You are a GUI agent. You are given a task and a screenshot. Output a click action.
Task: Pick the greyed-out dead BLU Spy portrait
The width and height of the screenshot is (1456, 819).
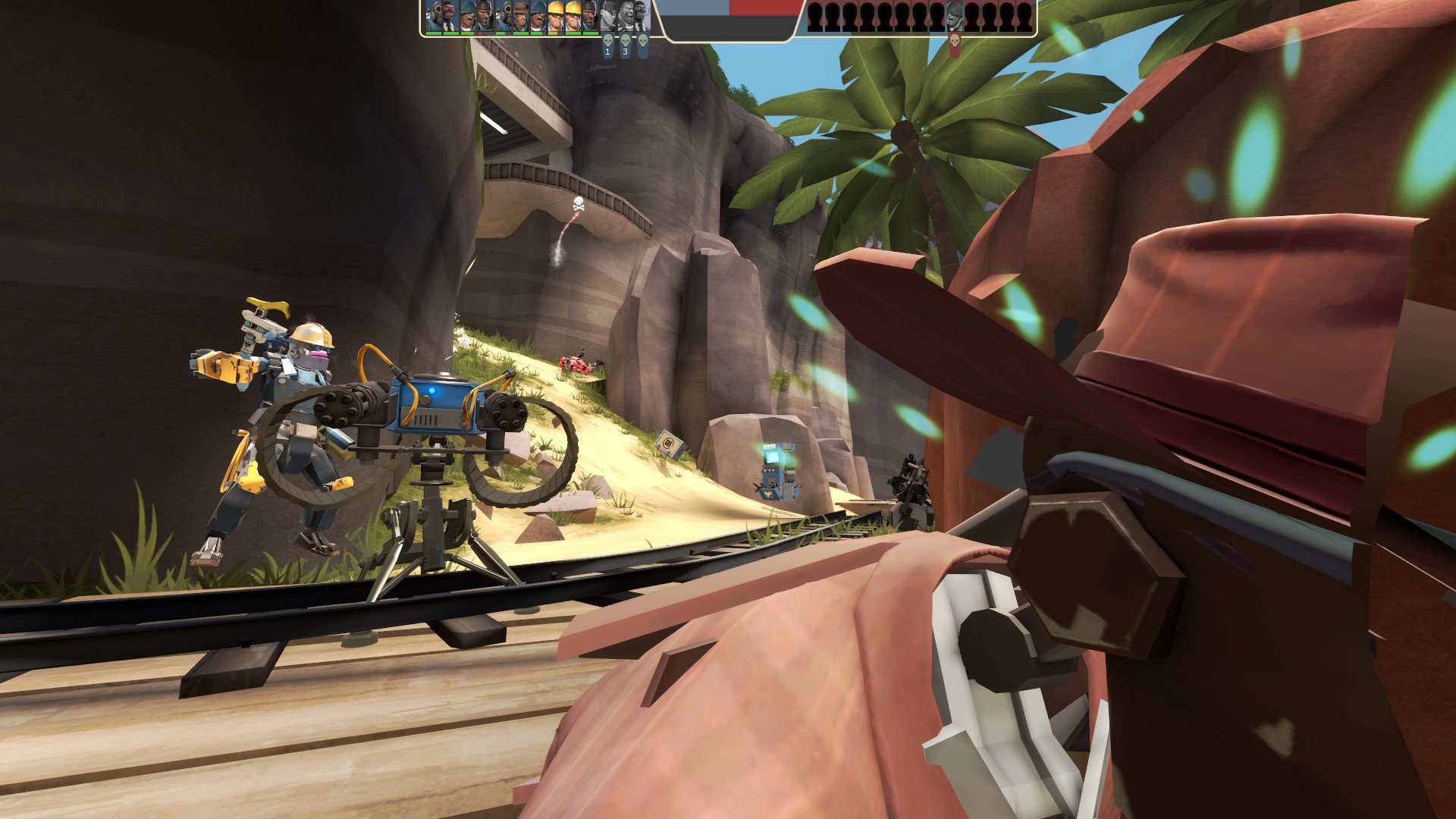(x=642, y=16)
